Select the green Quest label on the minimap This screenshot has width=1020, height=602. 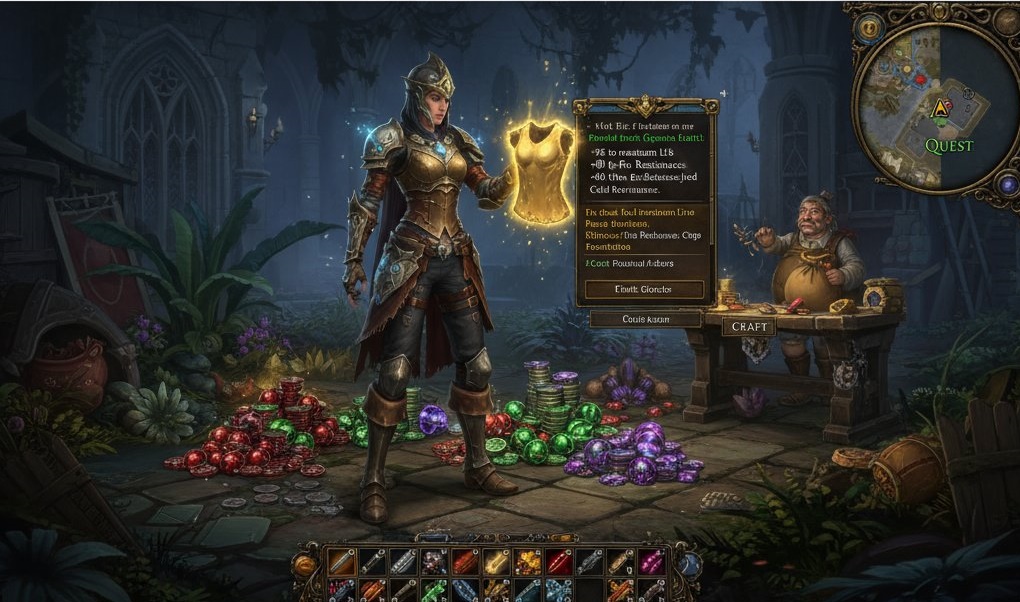948,146
